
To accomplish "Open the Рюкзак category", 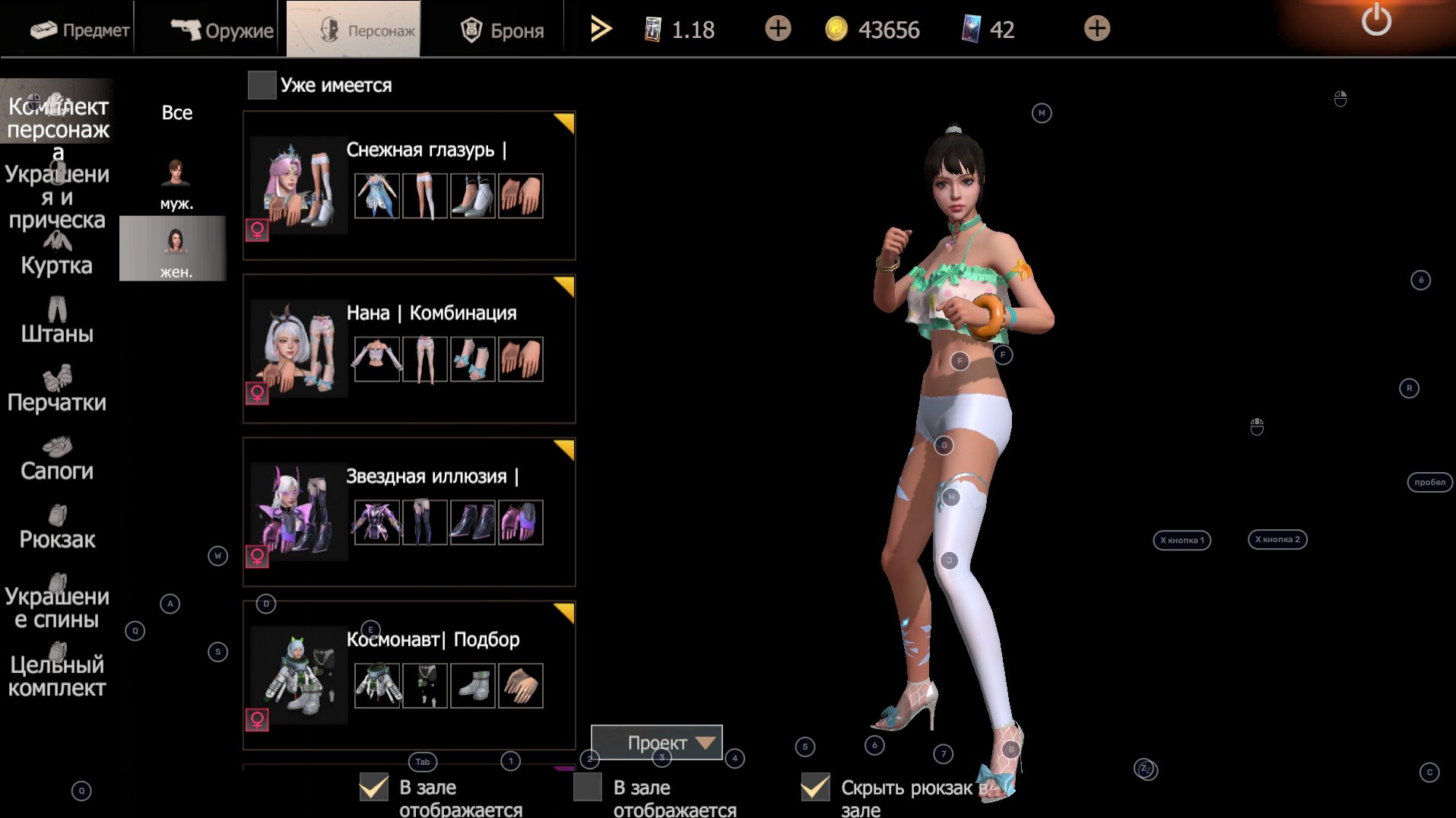I will (57, 528).
